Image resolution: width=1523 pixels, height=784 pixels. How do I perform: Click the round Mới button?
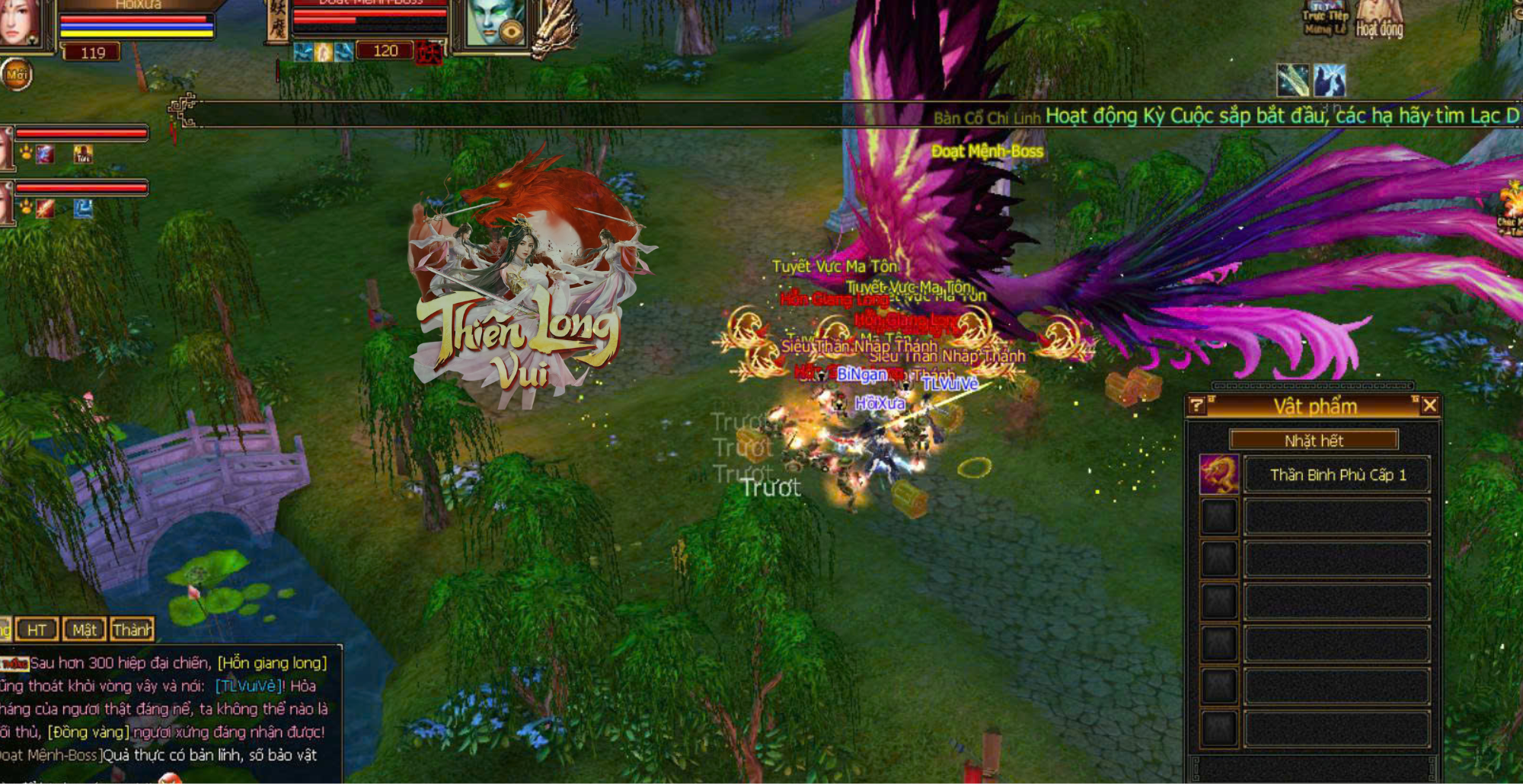click(x=17, y=75)
